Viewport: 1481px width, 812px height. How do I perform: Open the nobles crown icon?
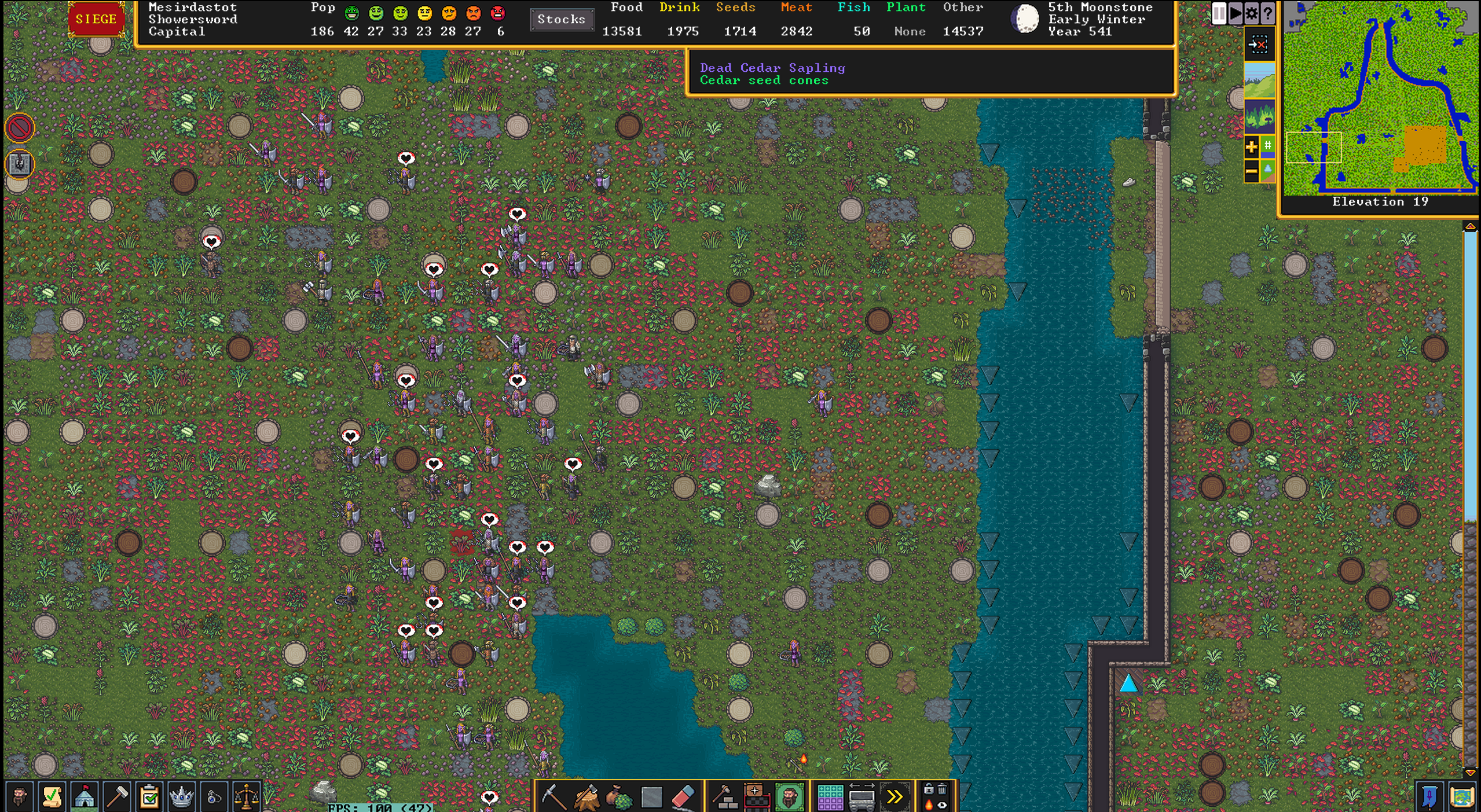coord(181,797)
